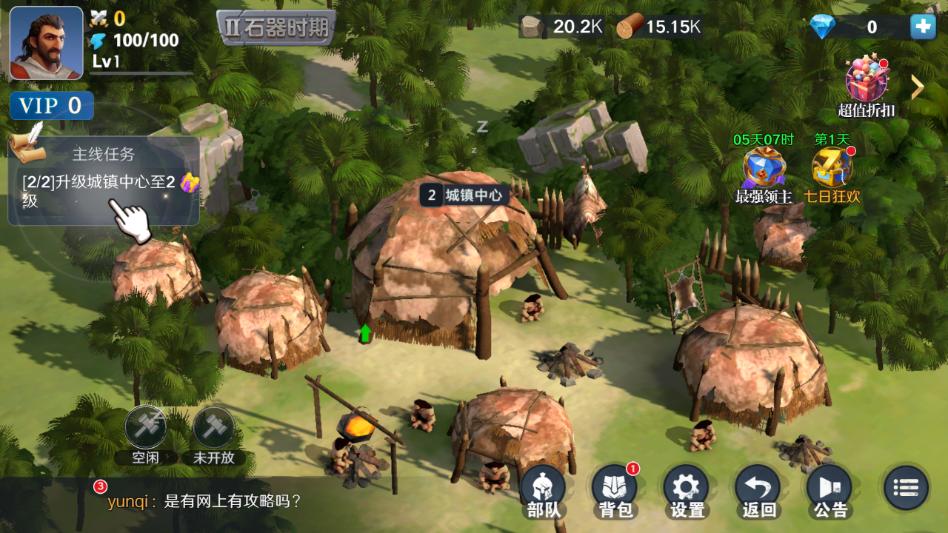Open the 部队 troops menu
948x533 pixels.
(x=542, y=492)
